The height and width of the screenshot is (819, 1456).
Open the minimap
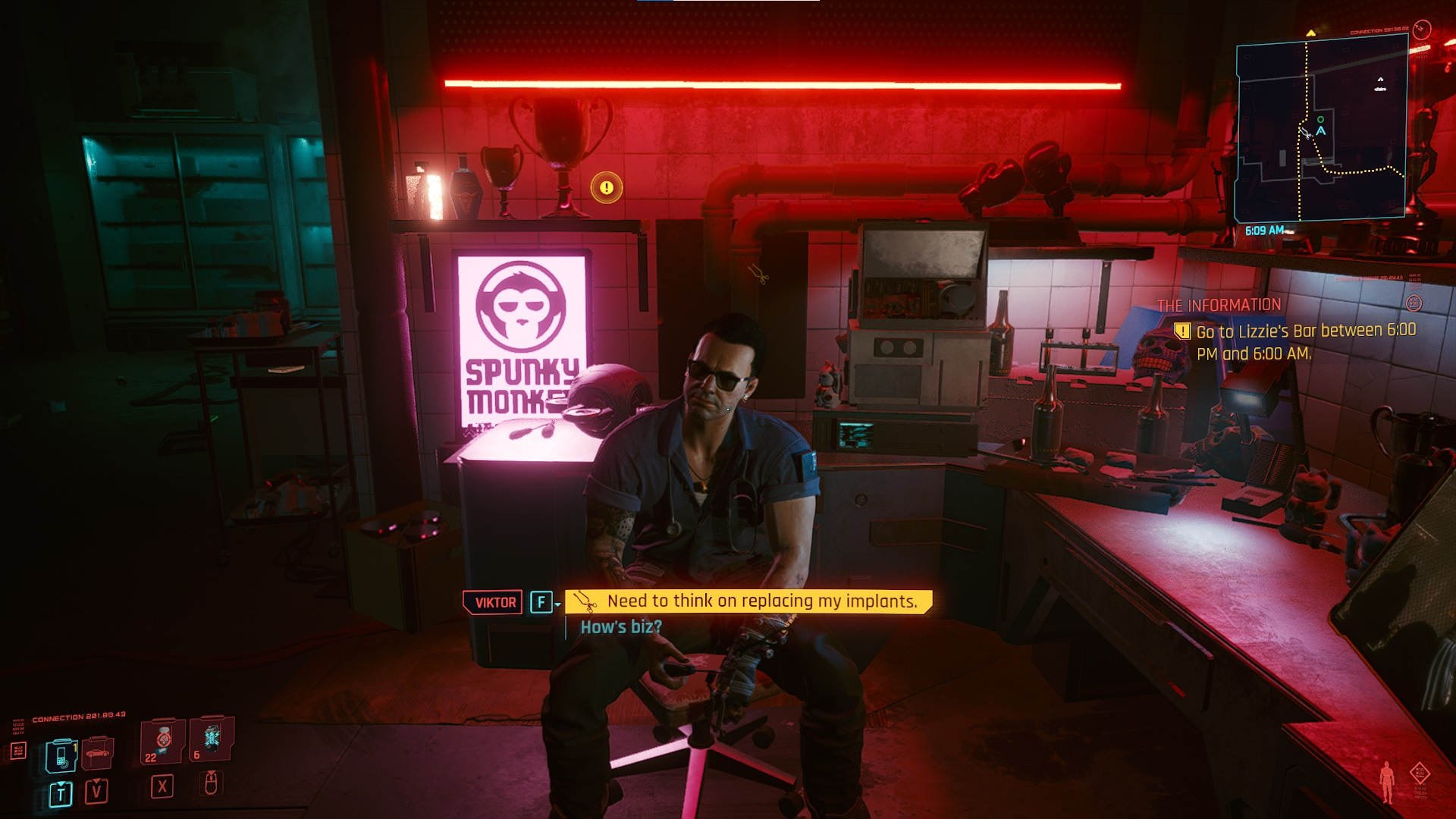1321,130
